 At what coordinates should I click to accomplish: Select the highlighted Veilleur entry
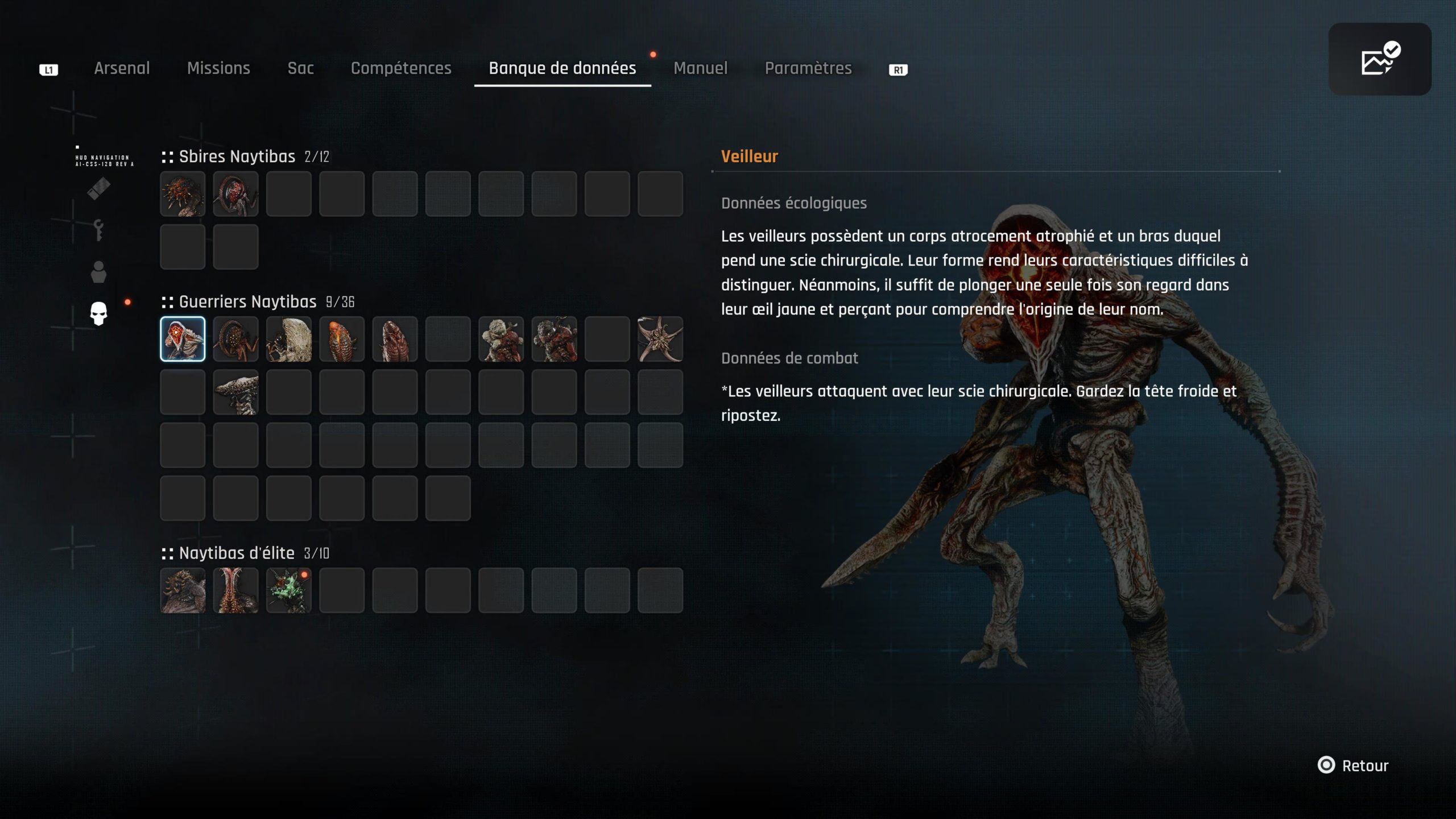point(183,339)
